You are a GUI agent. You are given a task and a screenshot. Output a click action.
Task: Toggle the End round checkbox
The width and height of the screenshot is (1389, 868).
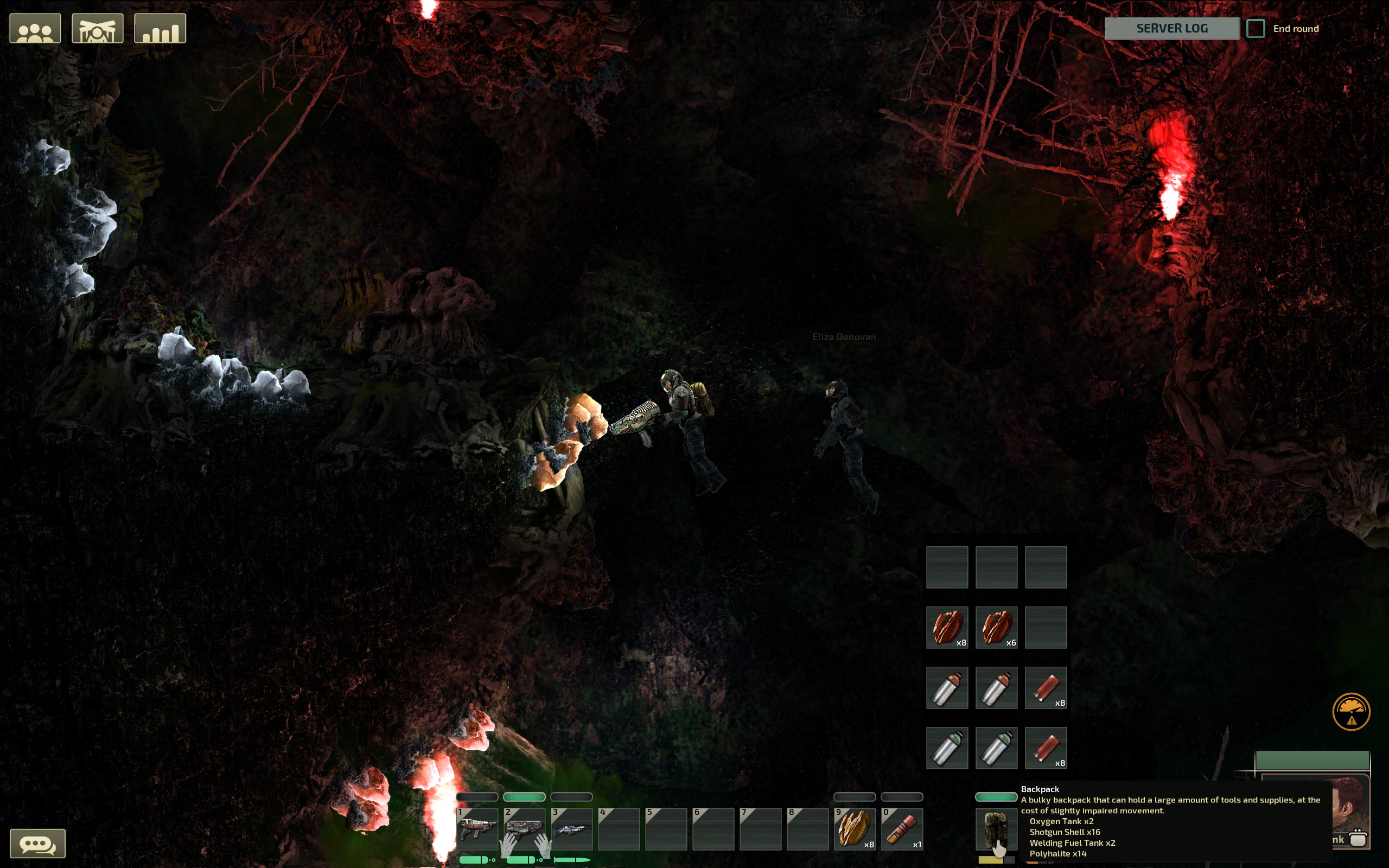pos(1257,28)
